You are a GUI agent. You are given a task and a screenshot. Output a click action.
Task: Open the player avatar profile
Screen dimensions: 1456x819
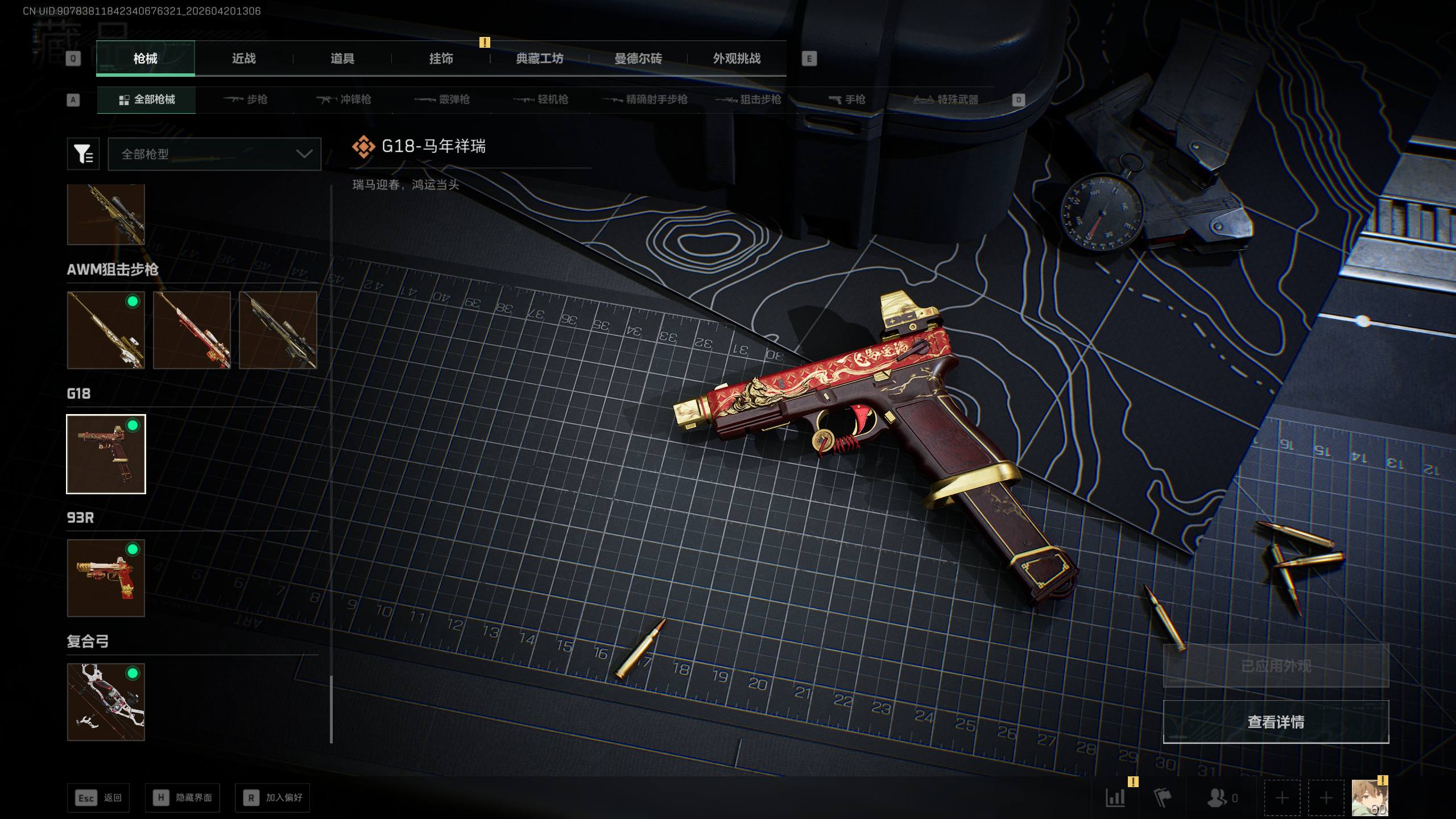click(1370, 798)
